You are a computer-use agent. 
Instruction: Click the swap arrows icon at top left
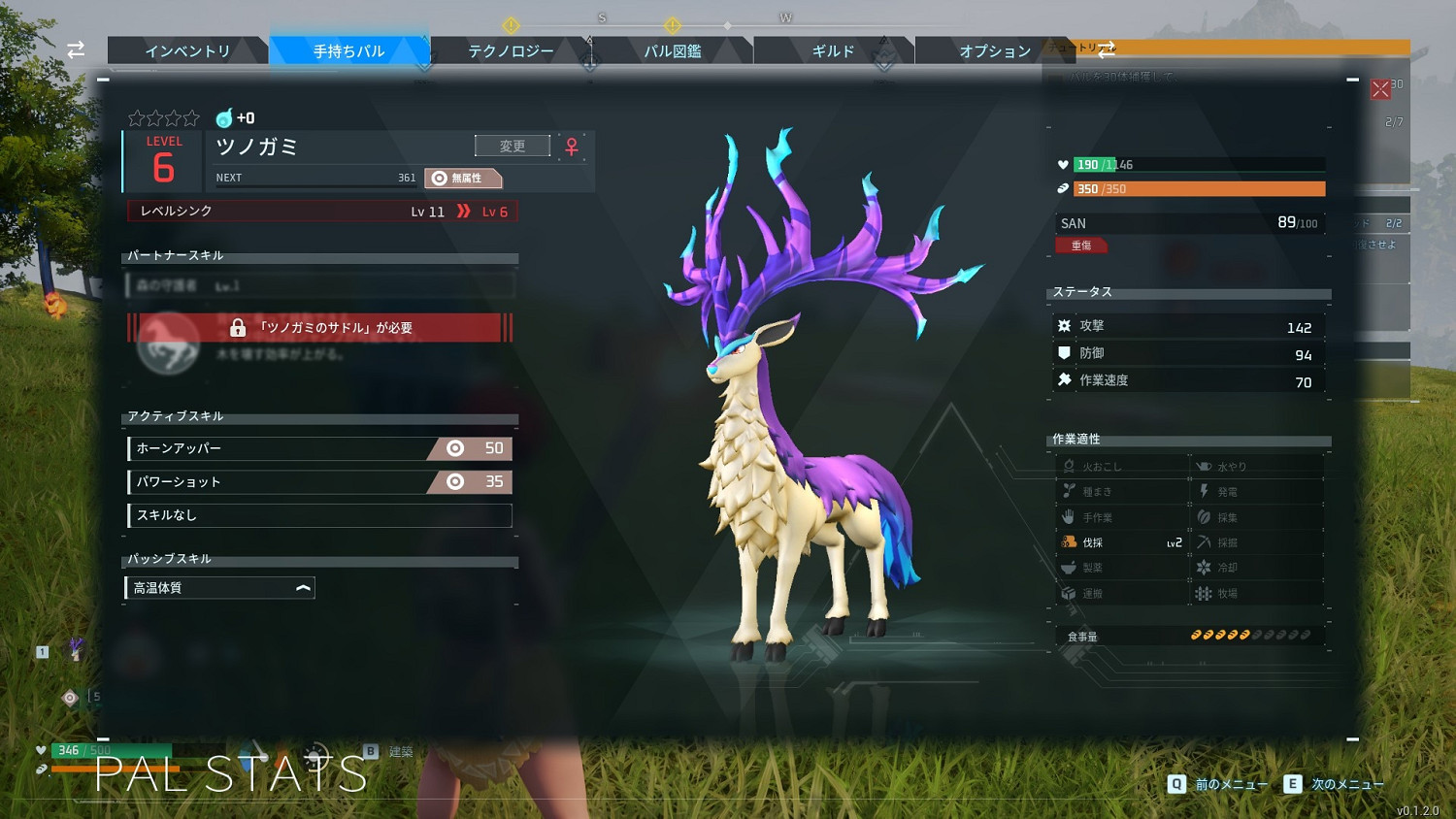[x=76, y=50]
